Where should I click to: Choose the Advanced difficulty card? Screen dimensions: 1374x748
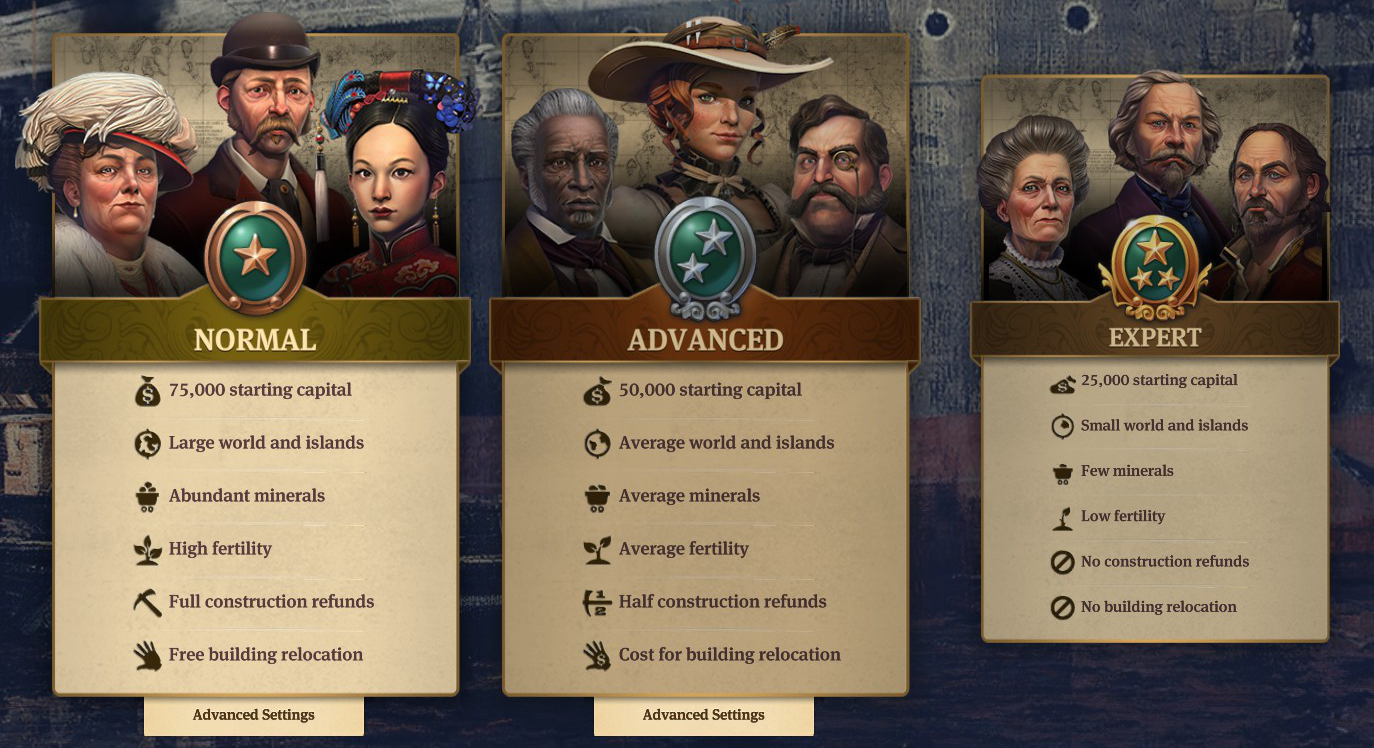[x=705, y=340]
